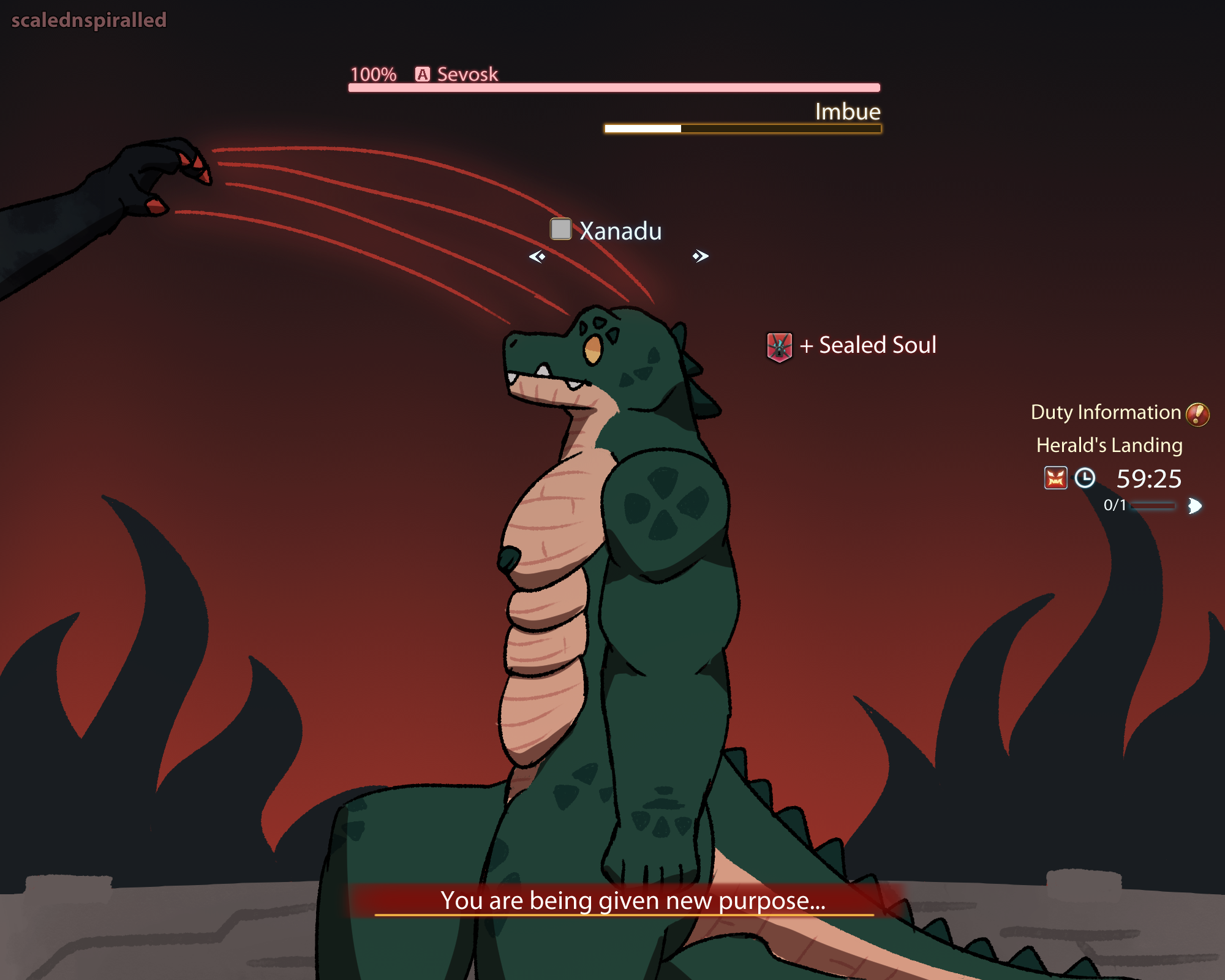Target the Xanadu nameplate

[620, 231]
